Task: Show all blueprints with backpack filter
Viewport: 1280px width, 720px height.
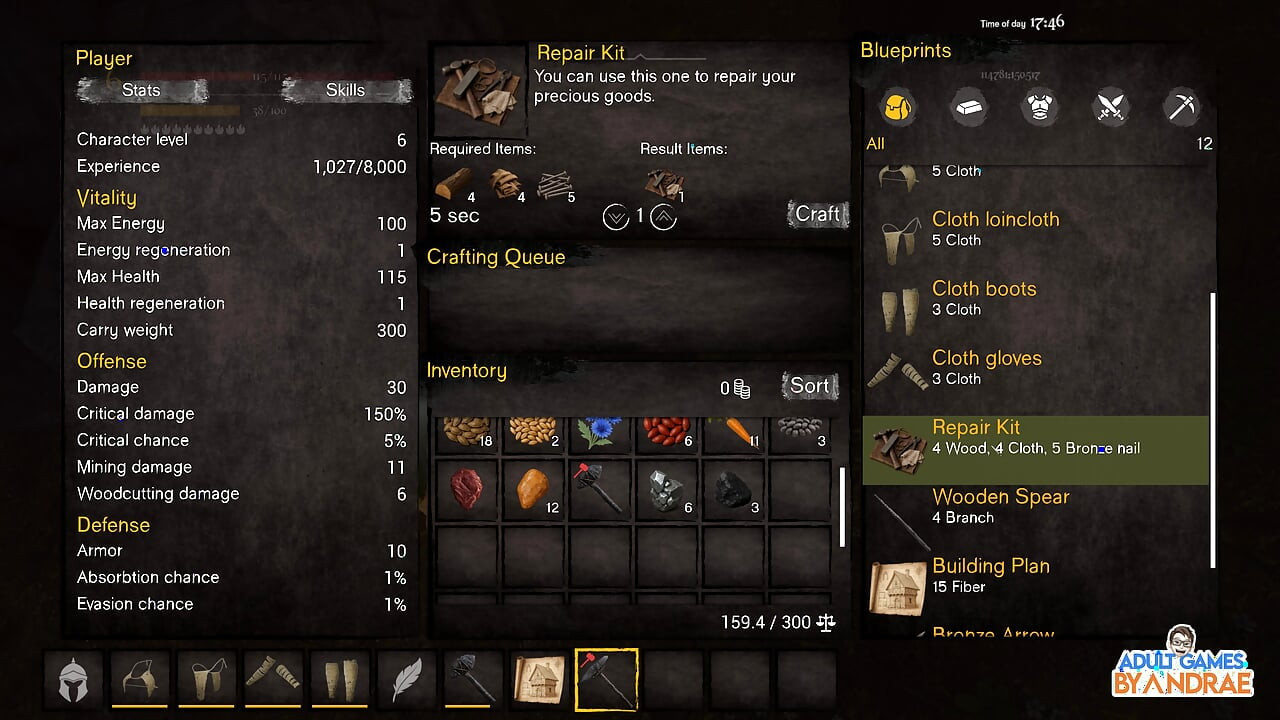Action: point(897,106)
